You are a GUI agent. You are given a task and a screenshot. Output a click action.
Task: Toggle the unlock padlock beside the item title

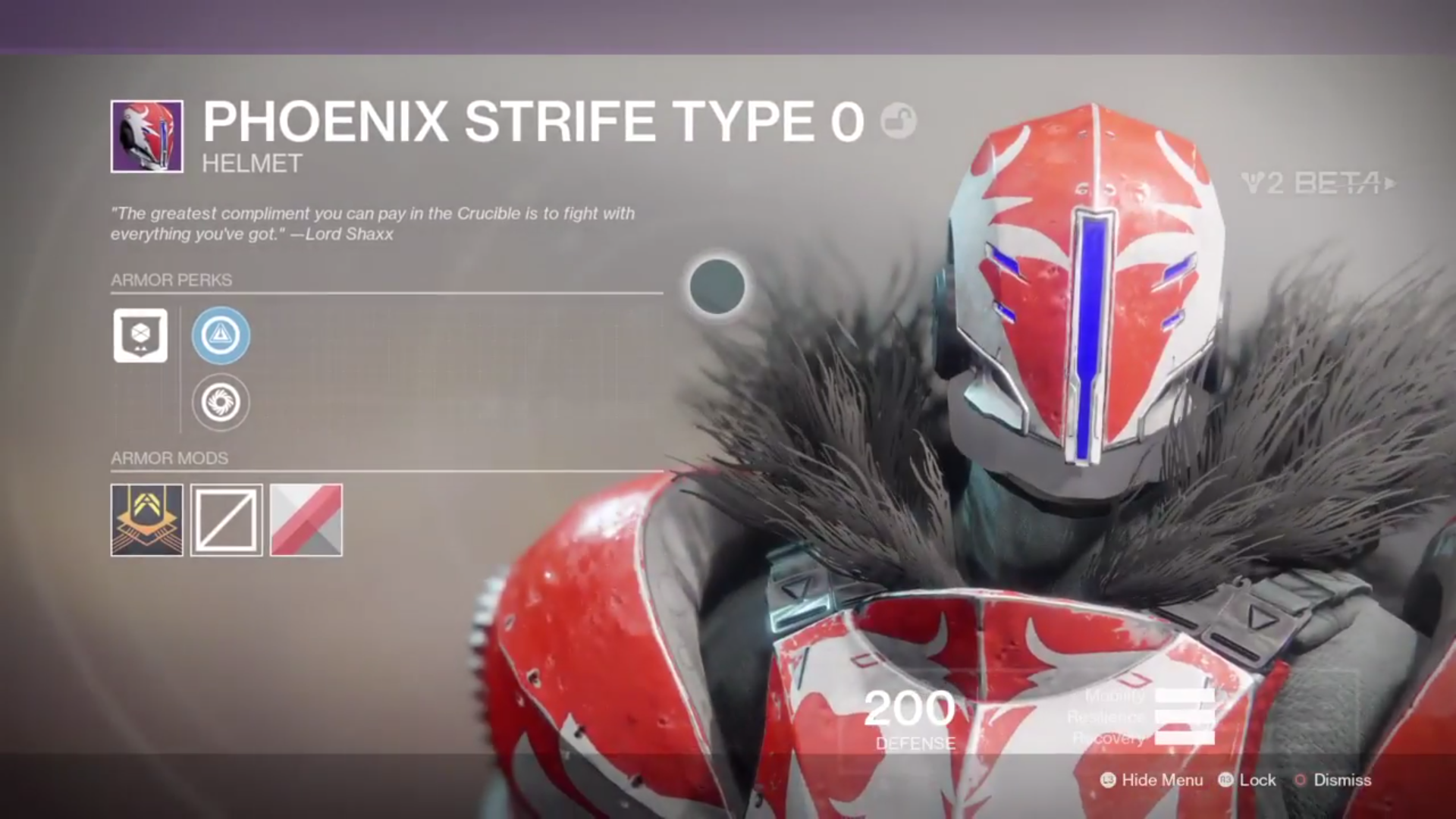899,121
